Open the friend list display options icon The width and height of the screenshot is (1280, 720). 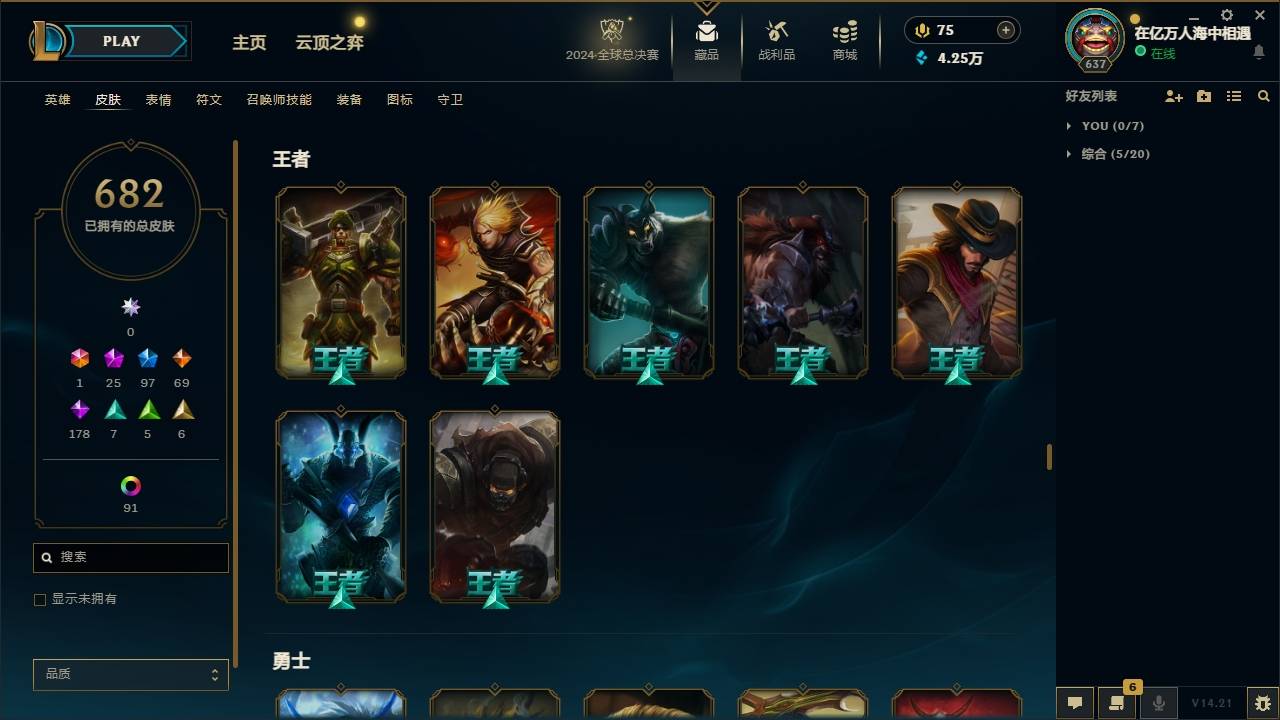point(1233,95)
